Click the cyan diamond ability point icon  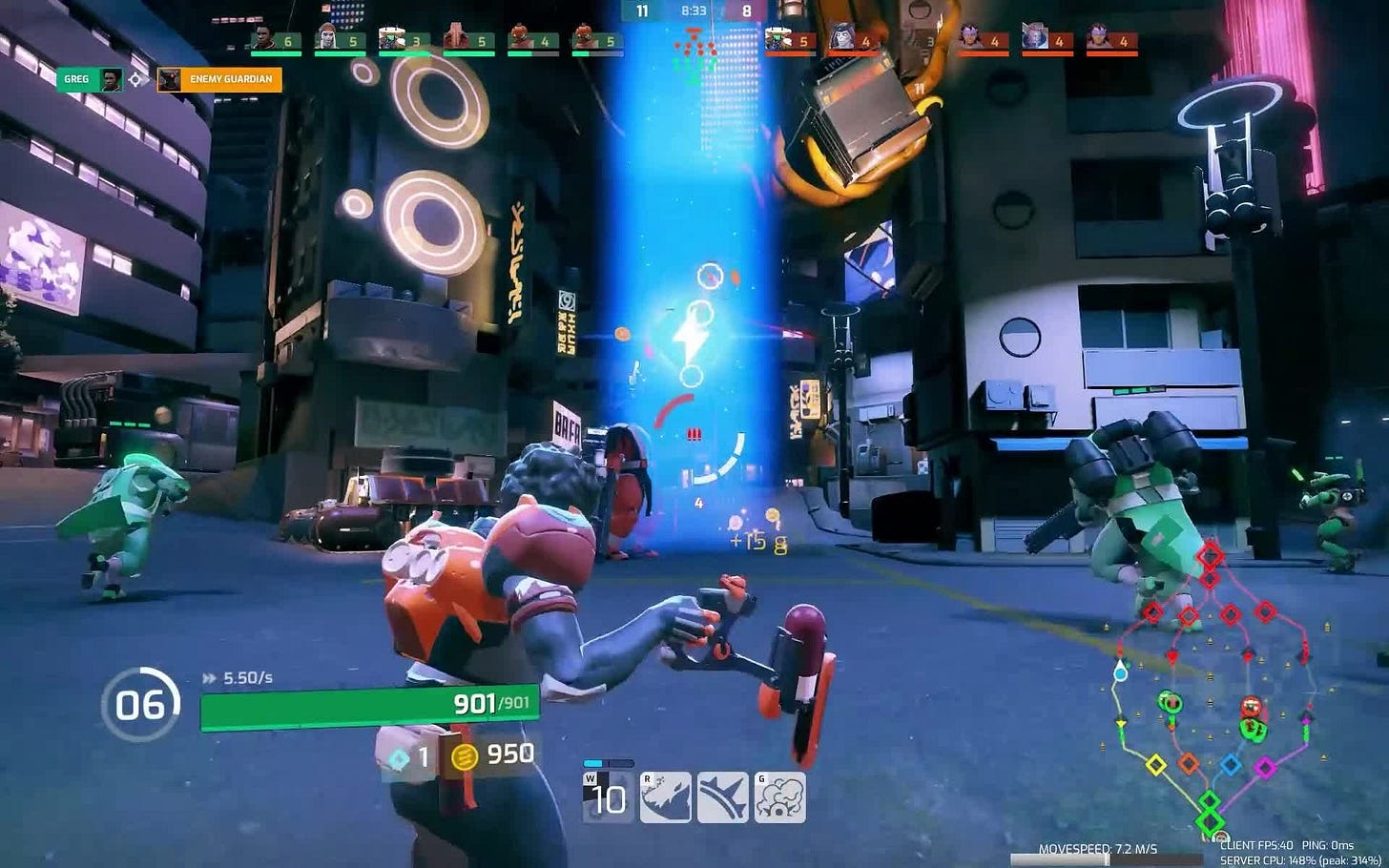tap(399, 759)
